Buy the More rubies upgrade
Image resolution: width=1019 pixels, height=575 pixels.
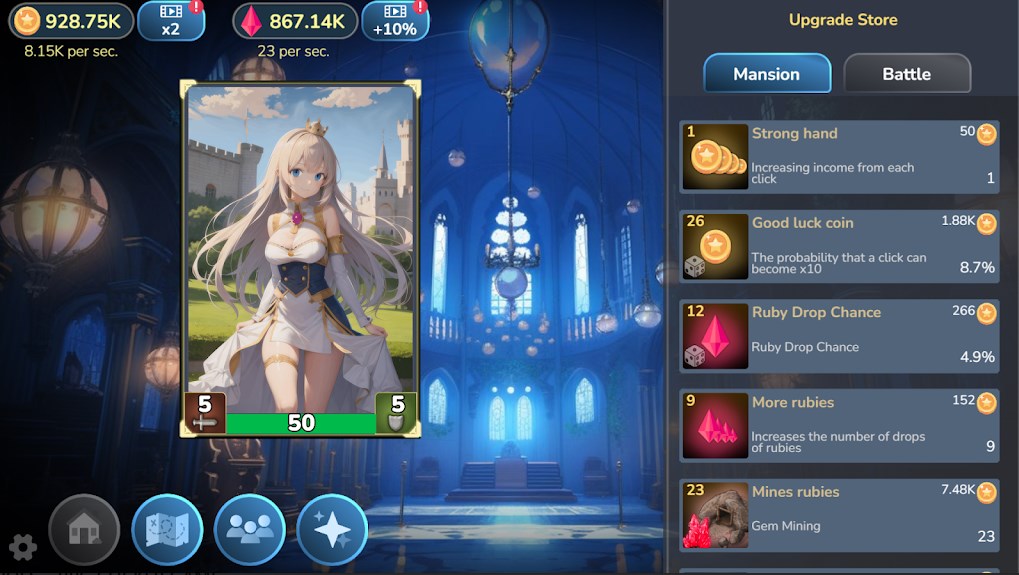point(839,425)
